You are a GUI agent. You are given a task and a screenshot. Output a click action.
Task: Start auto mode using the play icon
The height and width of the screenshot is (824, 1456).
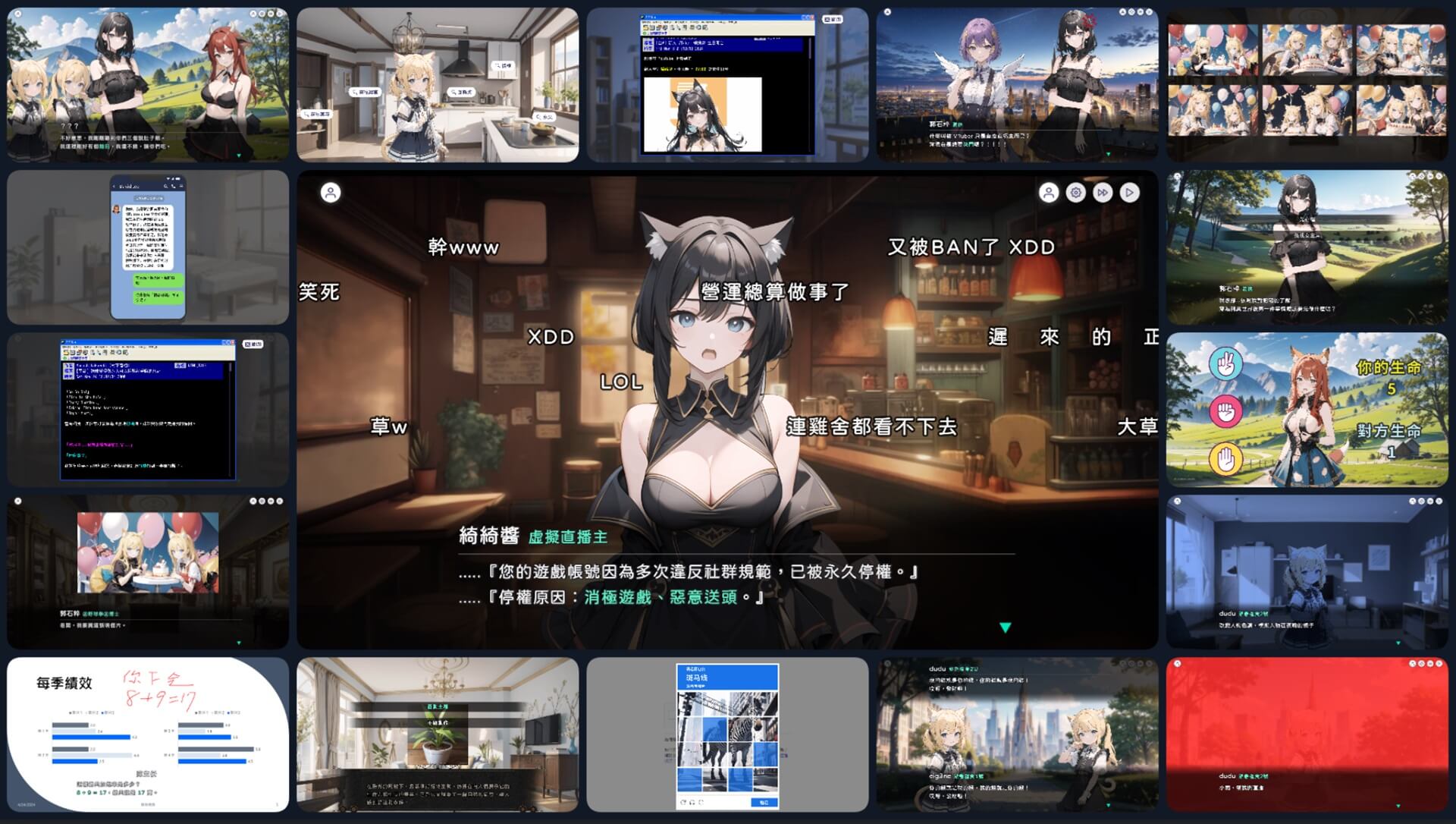1130,192
